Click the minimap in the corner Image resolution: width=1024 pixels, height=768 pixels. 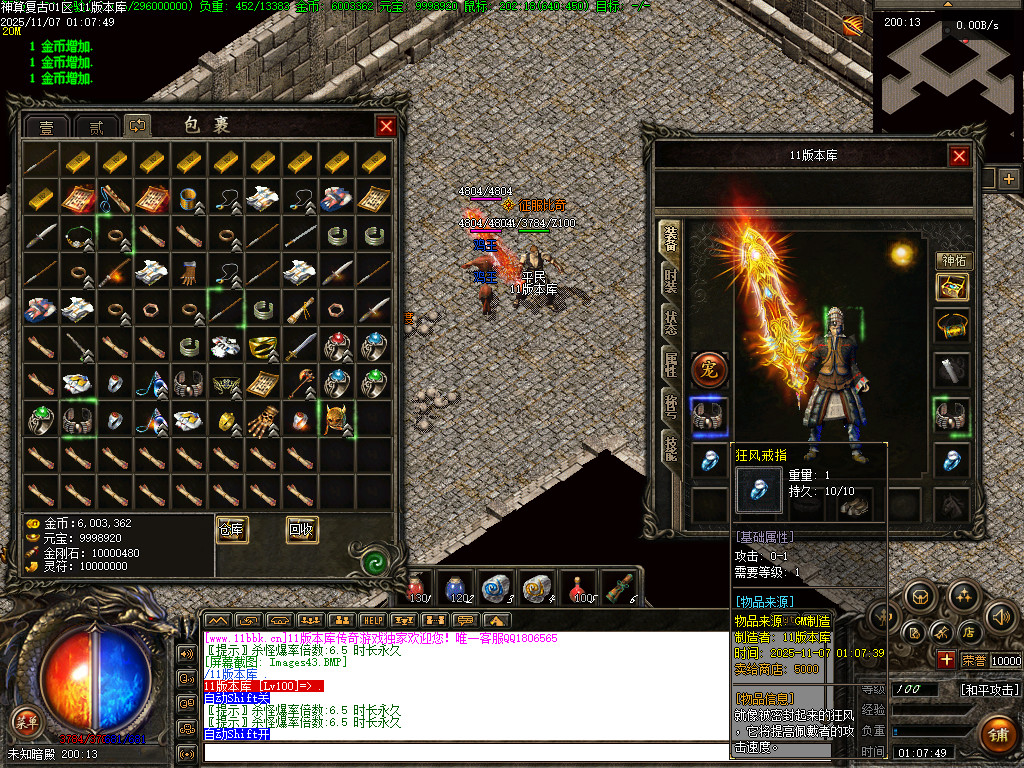pos(948,70)
